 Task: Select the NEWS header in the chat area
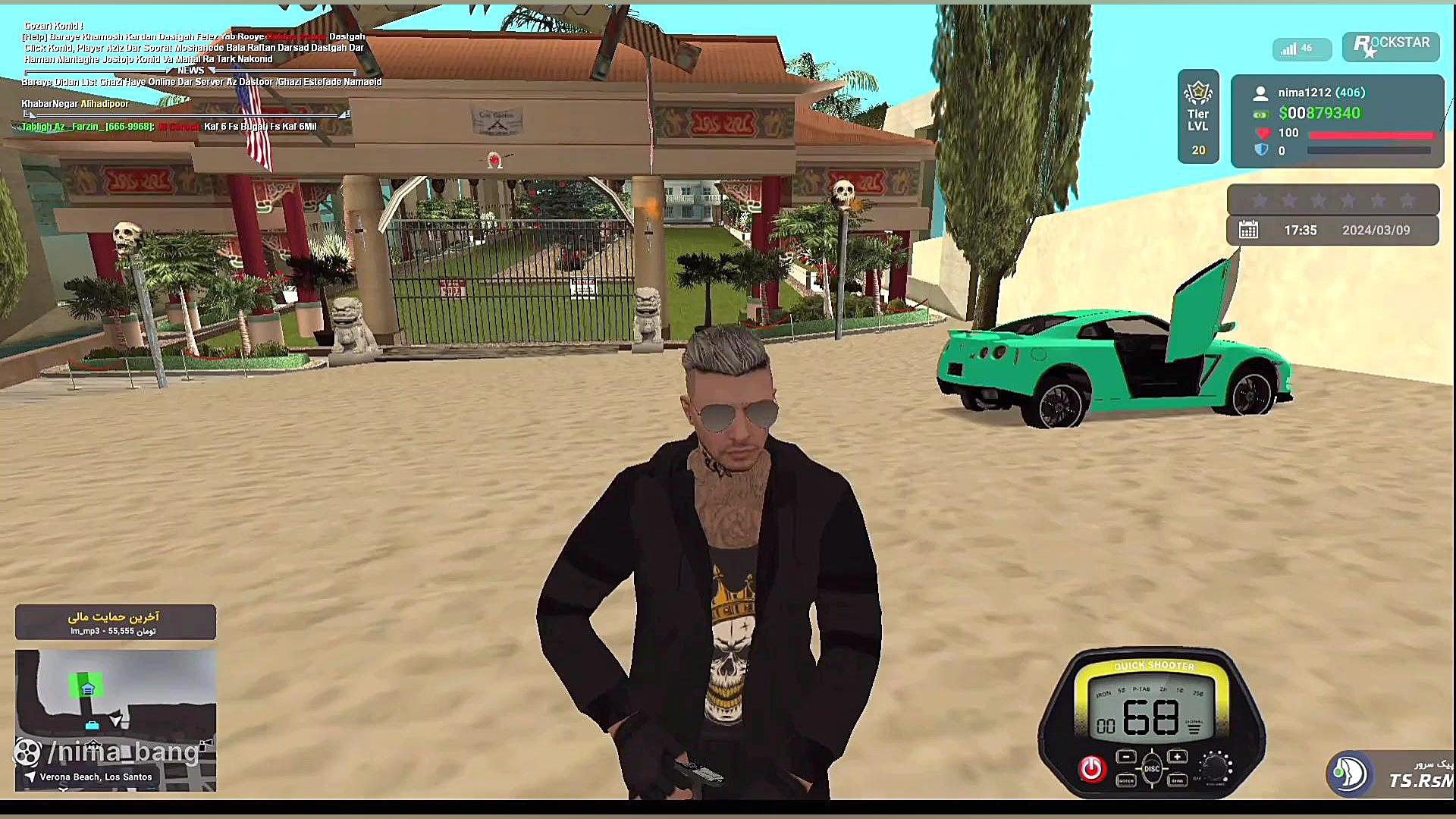[x=190, y=71]
